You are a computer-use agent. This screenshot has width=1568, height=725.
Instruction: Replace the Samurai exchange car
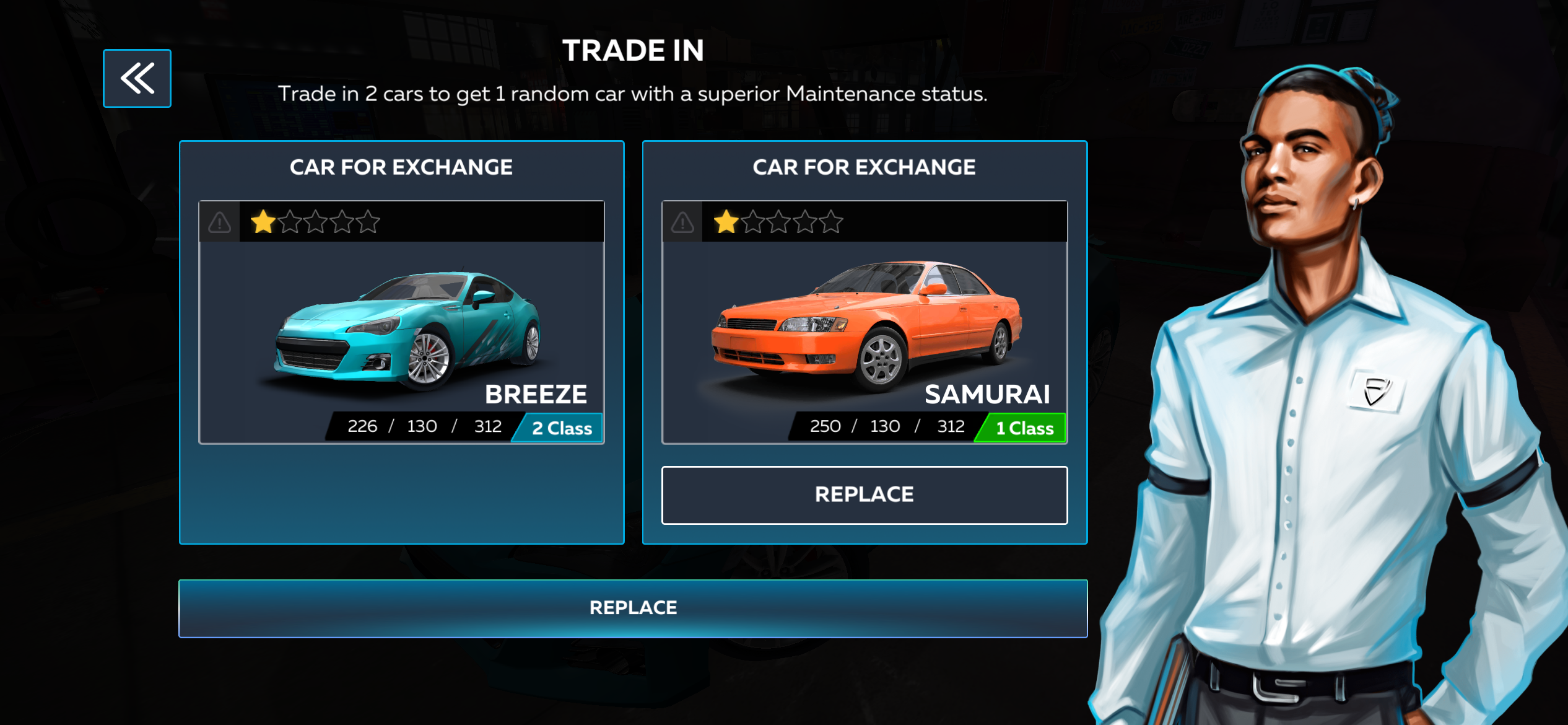[x=865, y=495]
